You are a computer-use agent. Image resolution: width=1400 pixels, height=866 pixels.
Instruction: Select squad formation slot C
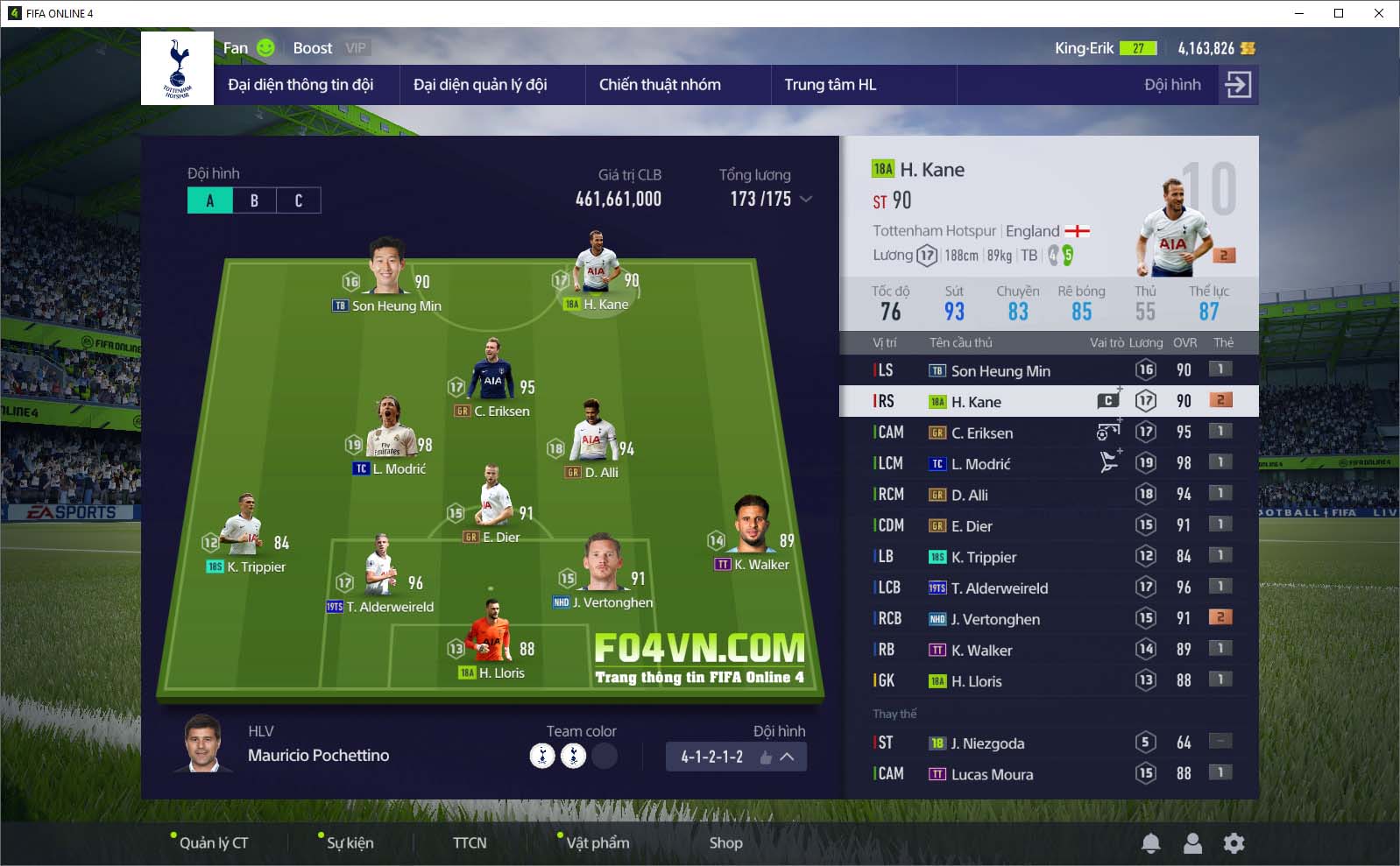coord(299,201)
